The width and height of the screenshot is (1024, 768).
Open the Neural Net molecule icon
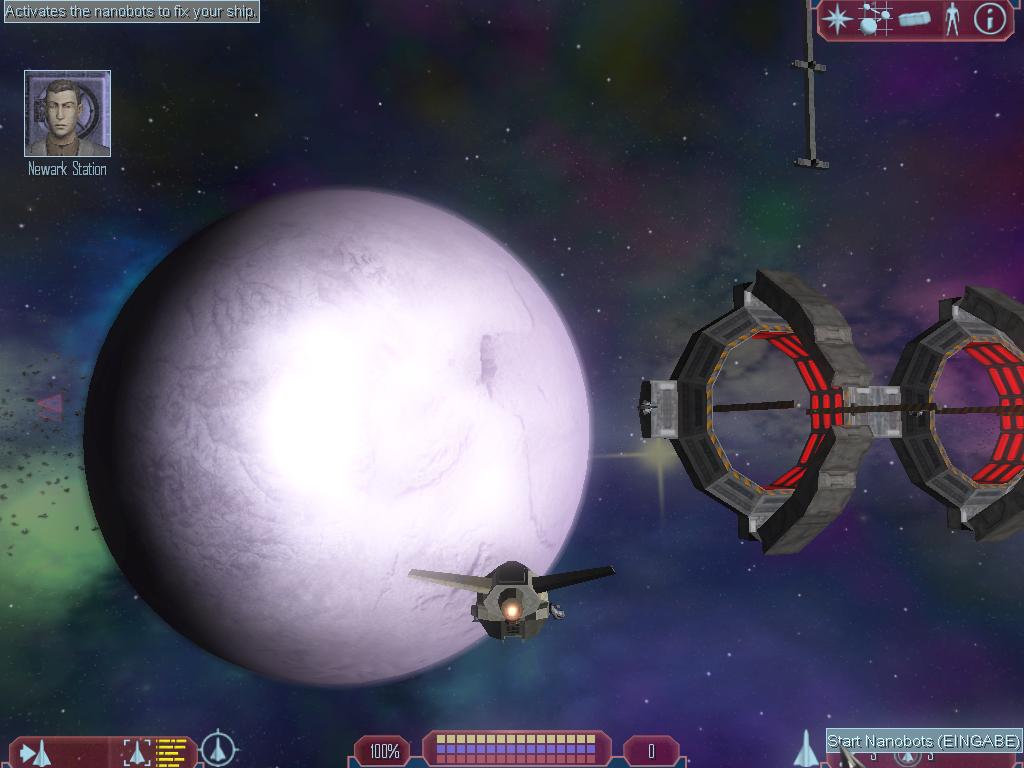point(875,19)
